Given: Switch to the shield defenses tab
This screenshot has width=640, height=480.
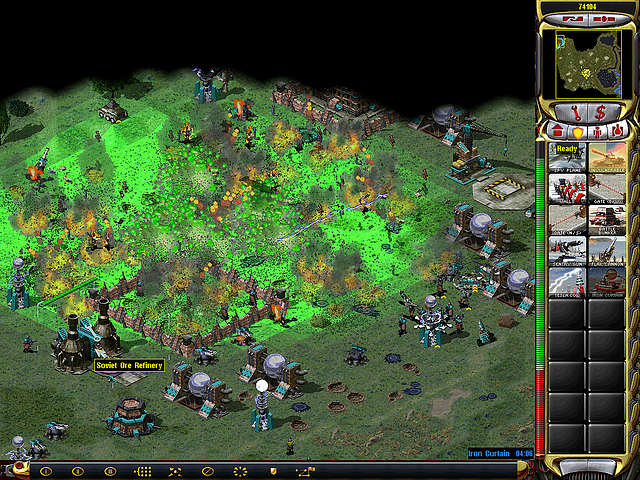Looking at the screenshot, I should 577,131.
